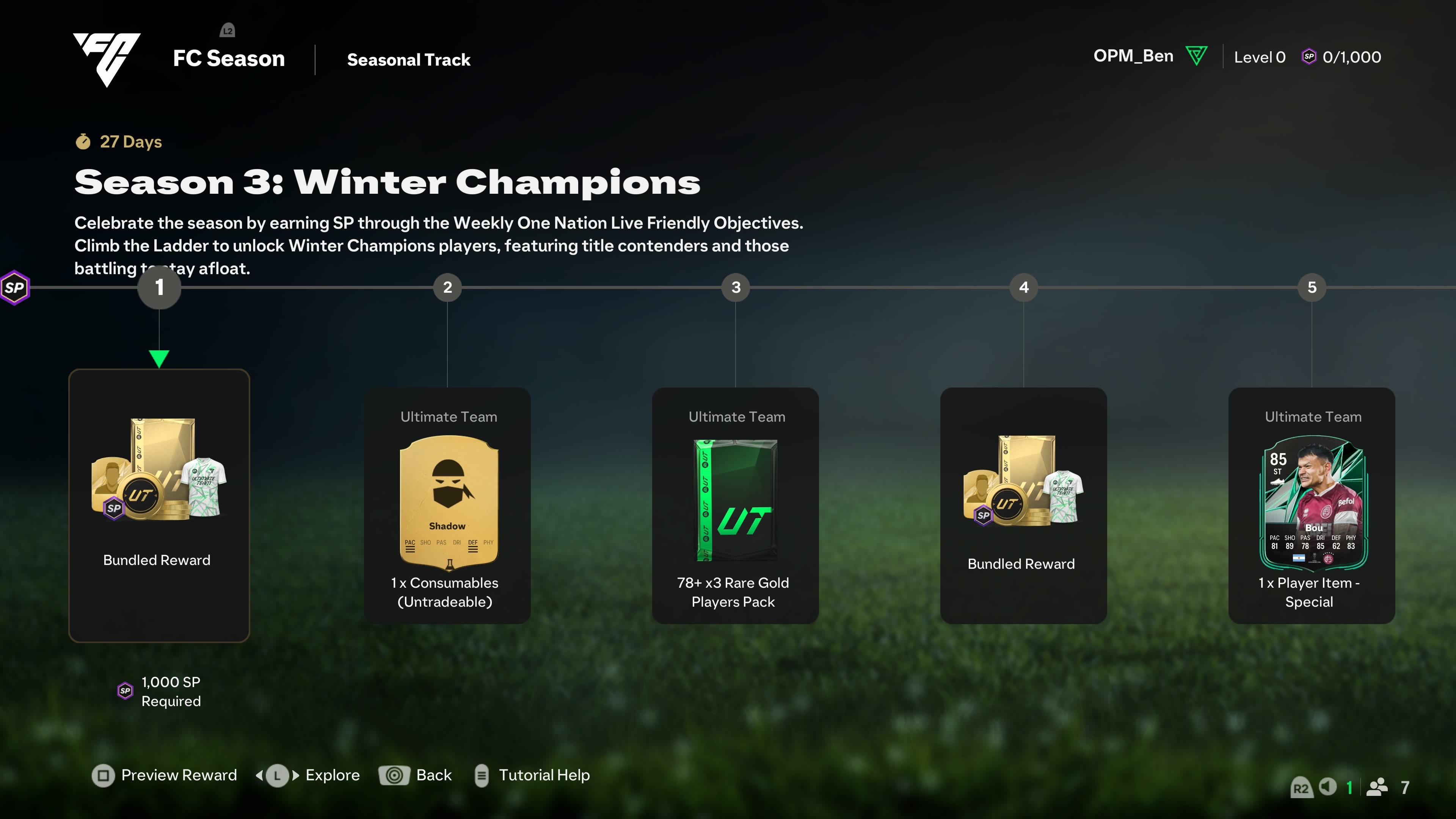
Task: Choose level marker 5 on the ladder
Action: 1312,287
